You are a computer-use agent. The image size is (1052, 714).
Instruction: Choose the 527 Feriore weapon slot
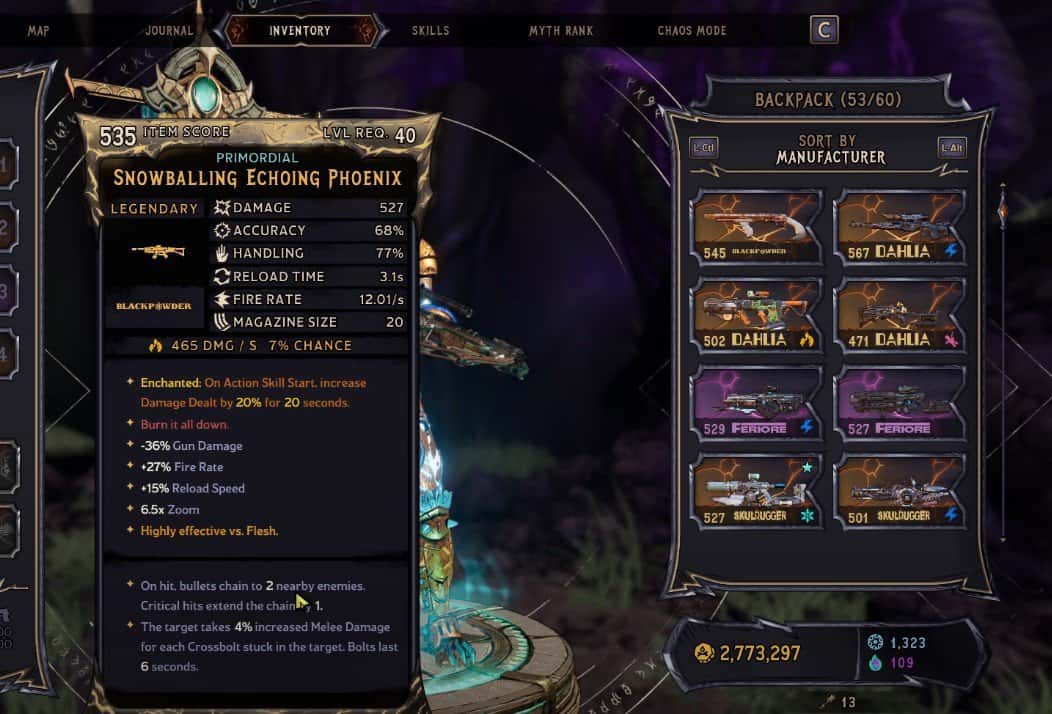click(900, 403)
